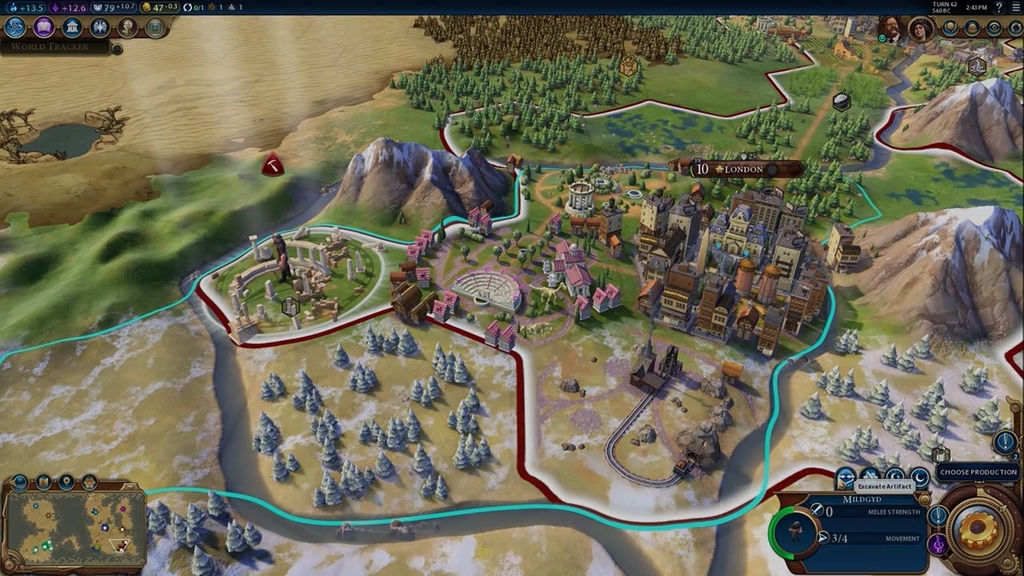The height and width of the screenshot is (576, 1024).
Task: Open the government screen icon
Action: [72, 27]
